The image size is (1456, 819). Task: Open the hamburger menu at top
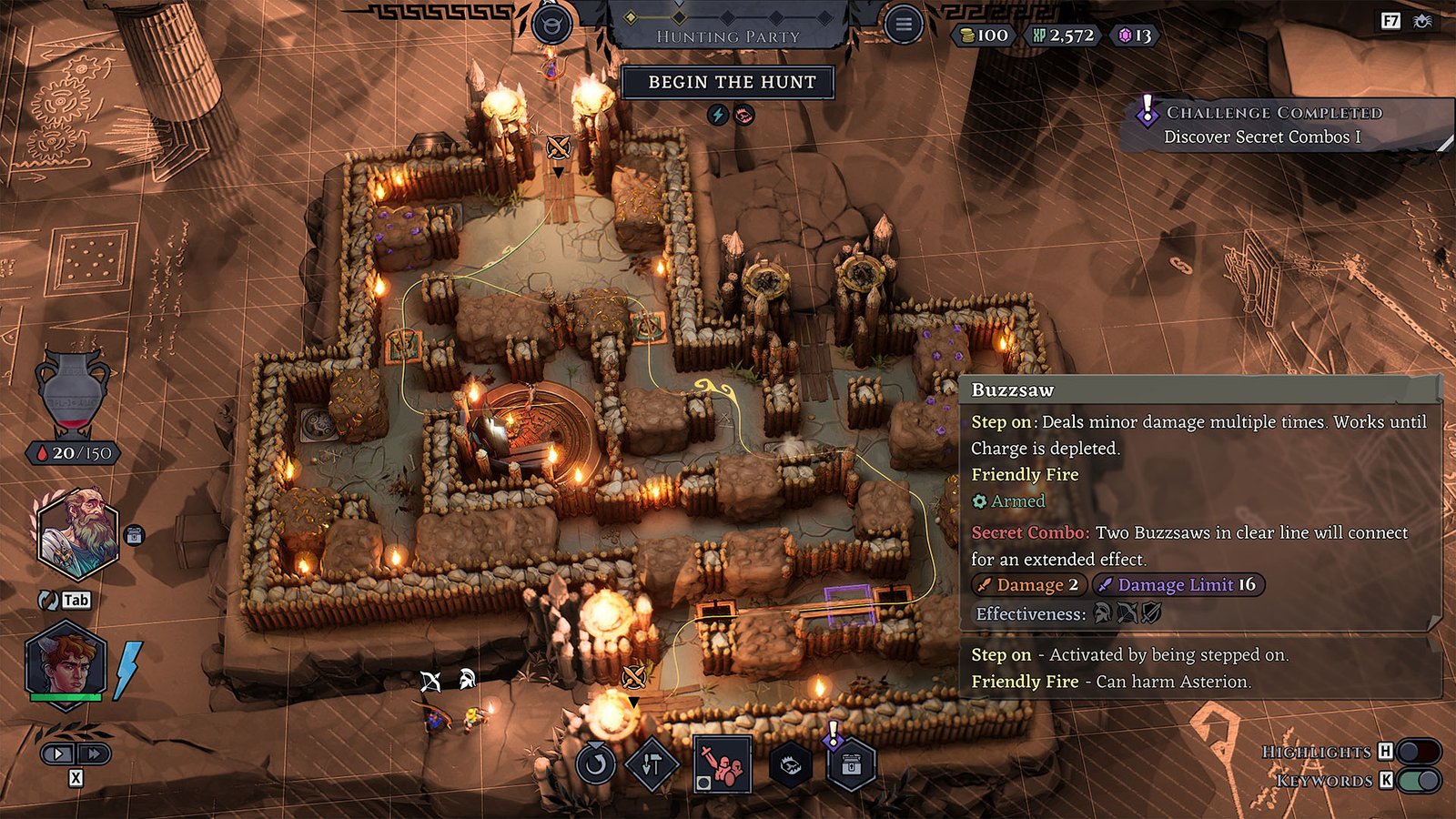point(903,25)
